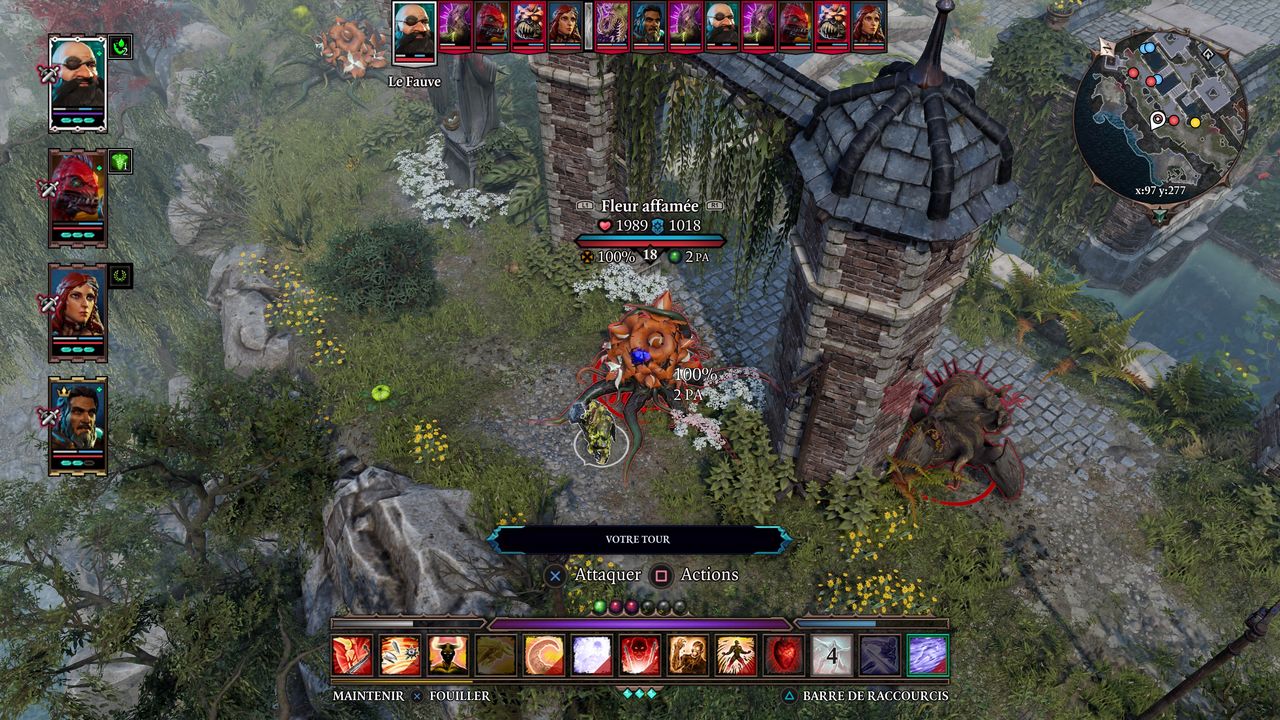1280x720 pixels.
Task: Select the skill showing cooldown number 4
Action: (832, 655)
